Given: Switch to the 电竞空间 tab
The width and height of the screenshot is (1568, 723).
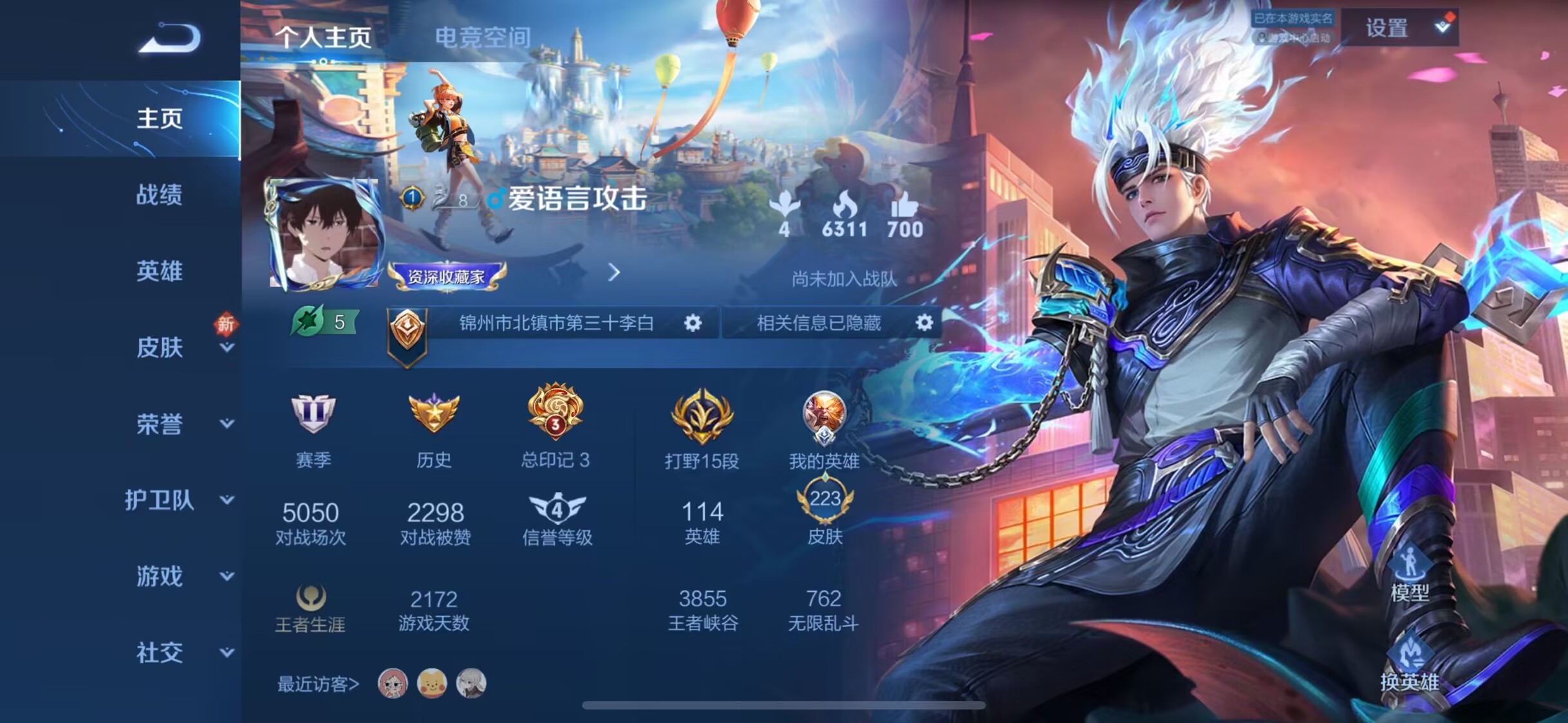Looking at the screenshot, I should point(483,37).
